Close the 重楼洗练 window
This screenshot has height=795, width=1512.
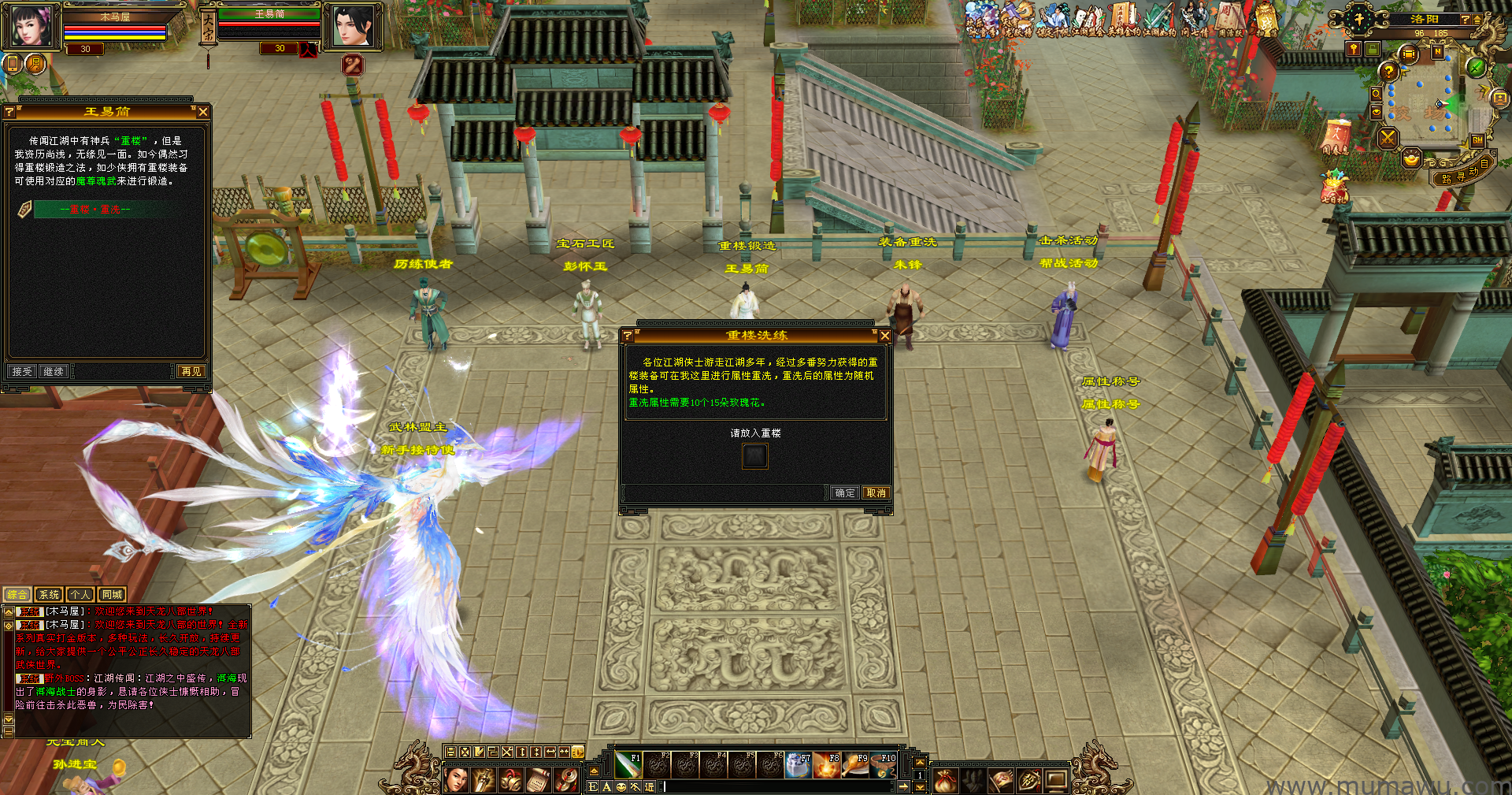884,336
